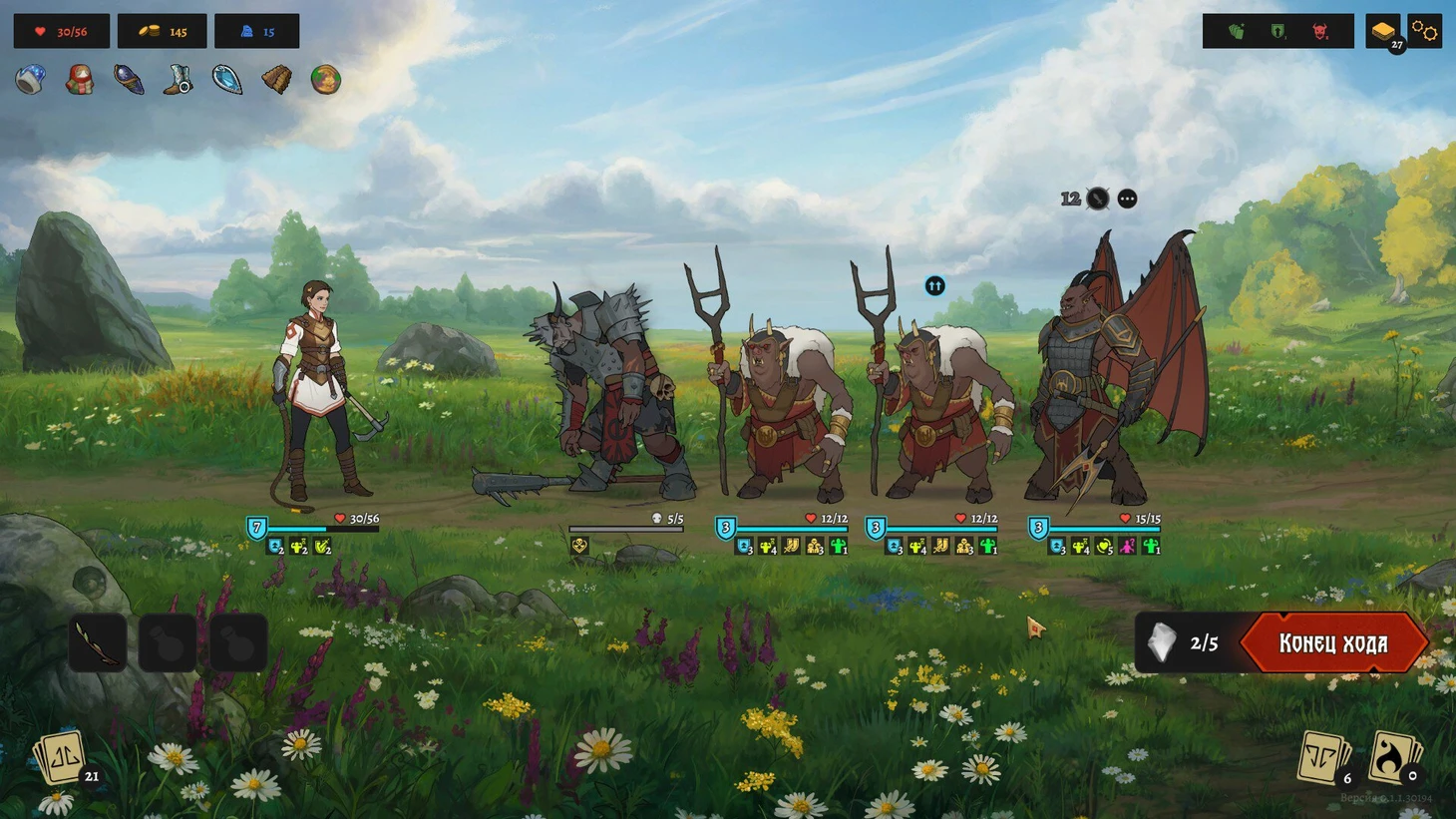Inspect the blue star-patterned cap relic
This screenshot has height=819, width=1456.
coord(30,80)
